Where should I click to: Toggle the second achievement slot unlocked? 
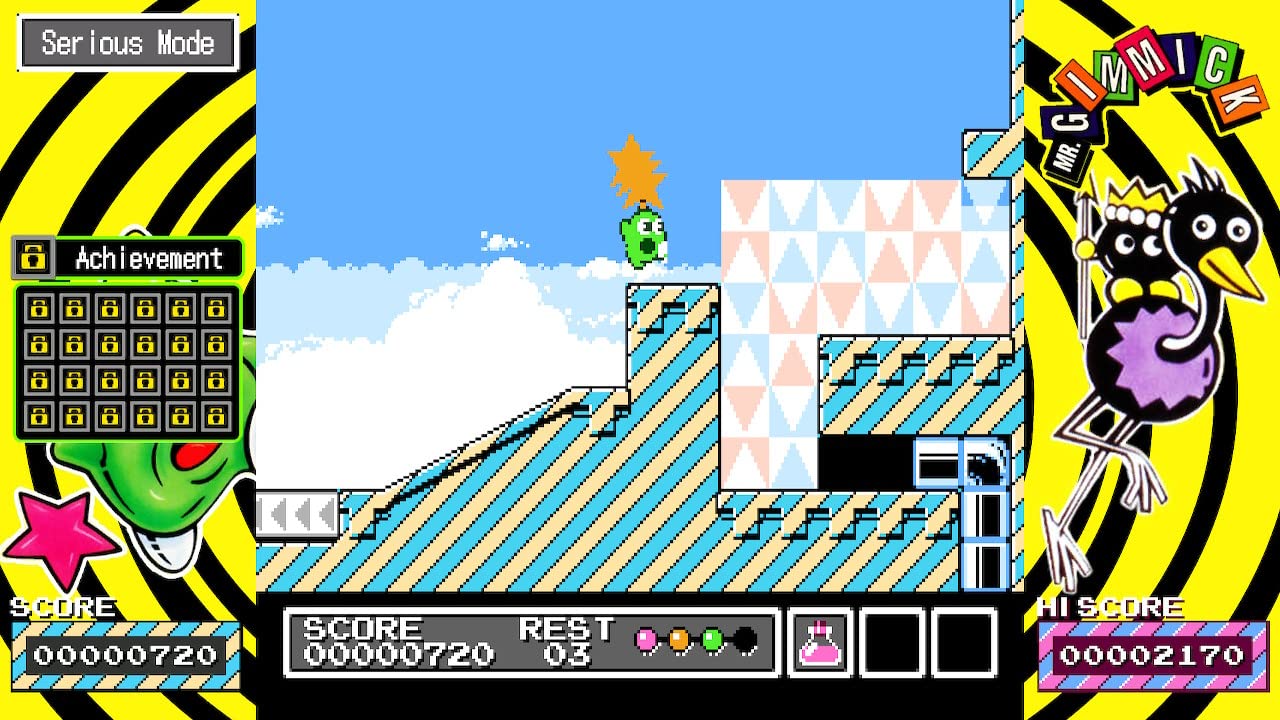click(x=74, y=309)
